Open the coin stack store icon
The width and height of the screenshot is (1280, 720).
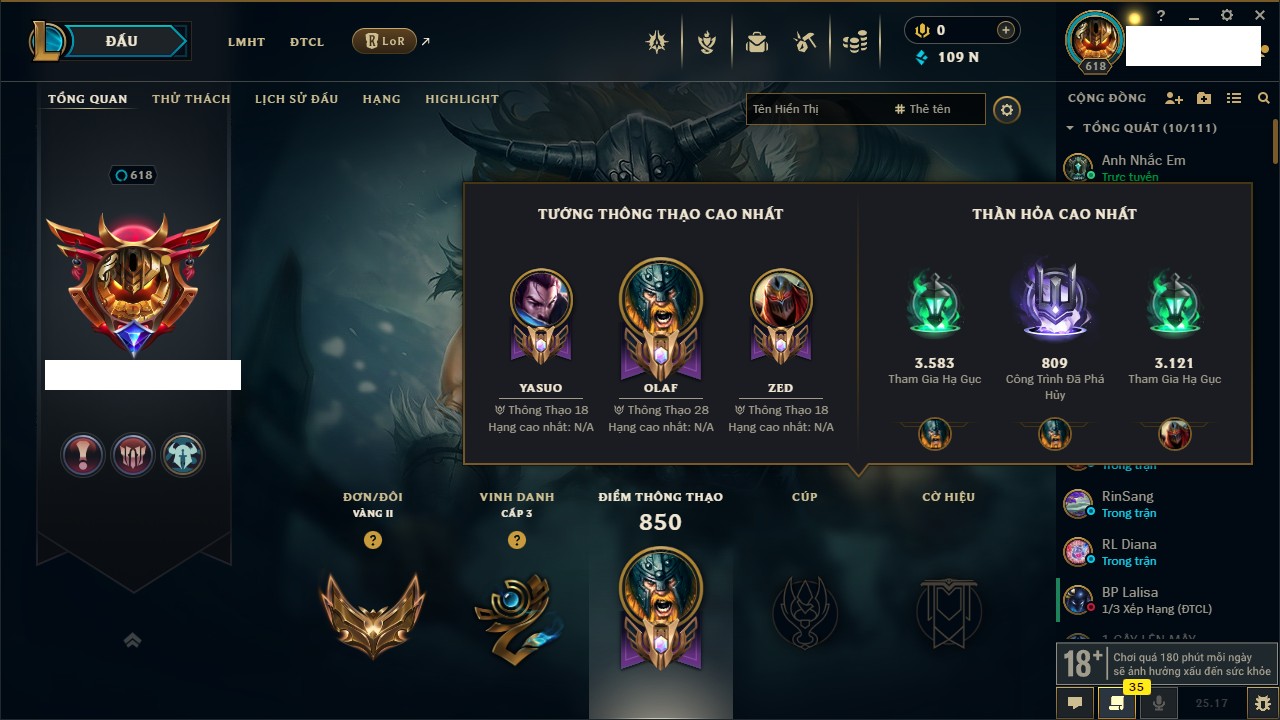pyautogui.click(x=854, y=42)
